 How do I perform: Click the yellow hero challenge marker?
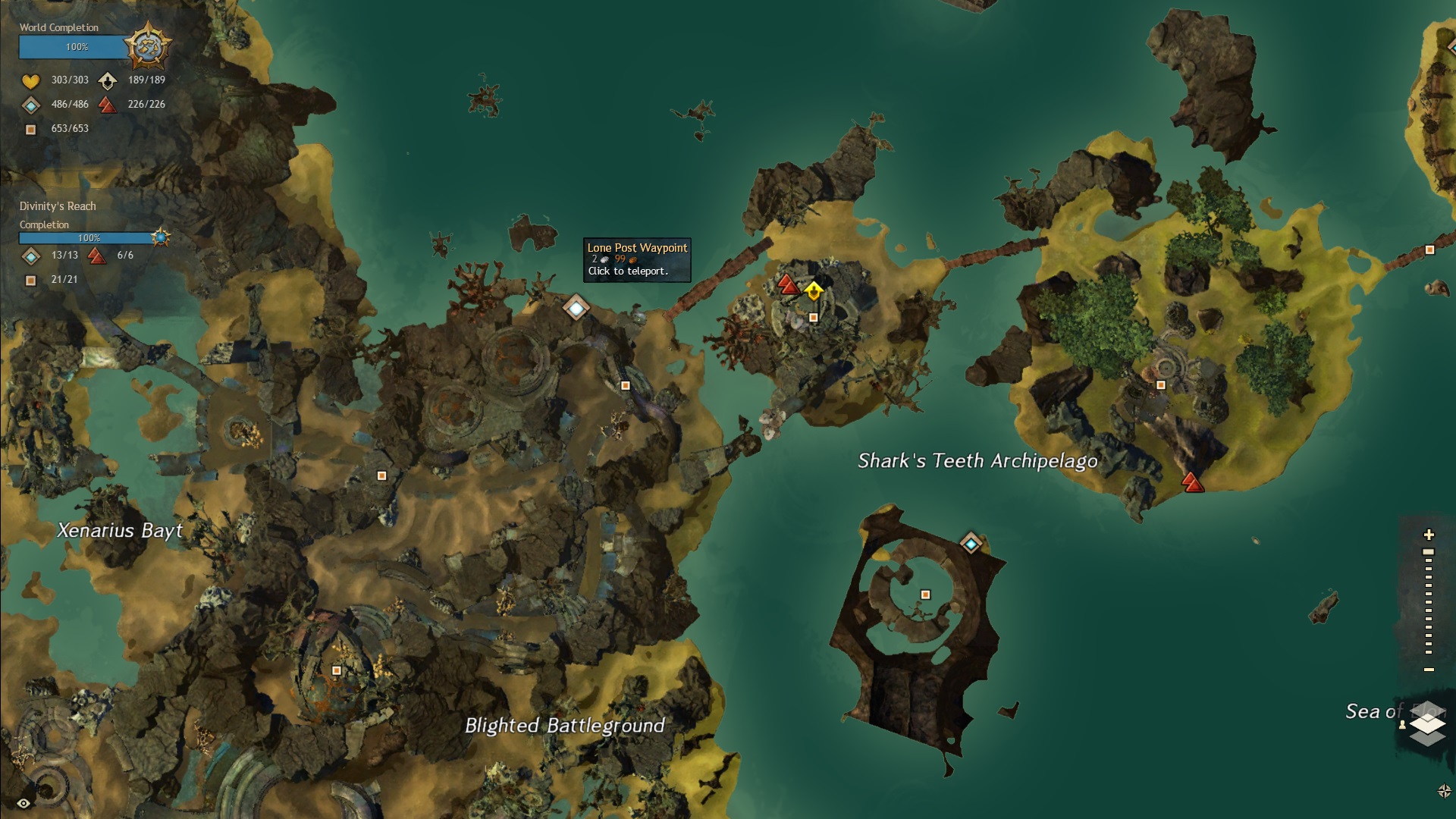pyautogui.click(x=814, y=290)
